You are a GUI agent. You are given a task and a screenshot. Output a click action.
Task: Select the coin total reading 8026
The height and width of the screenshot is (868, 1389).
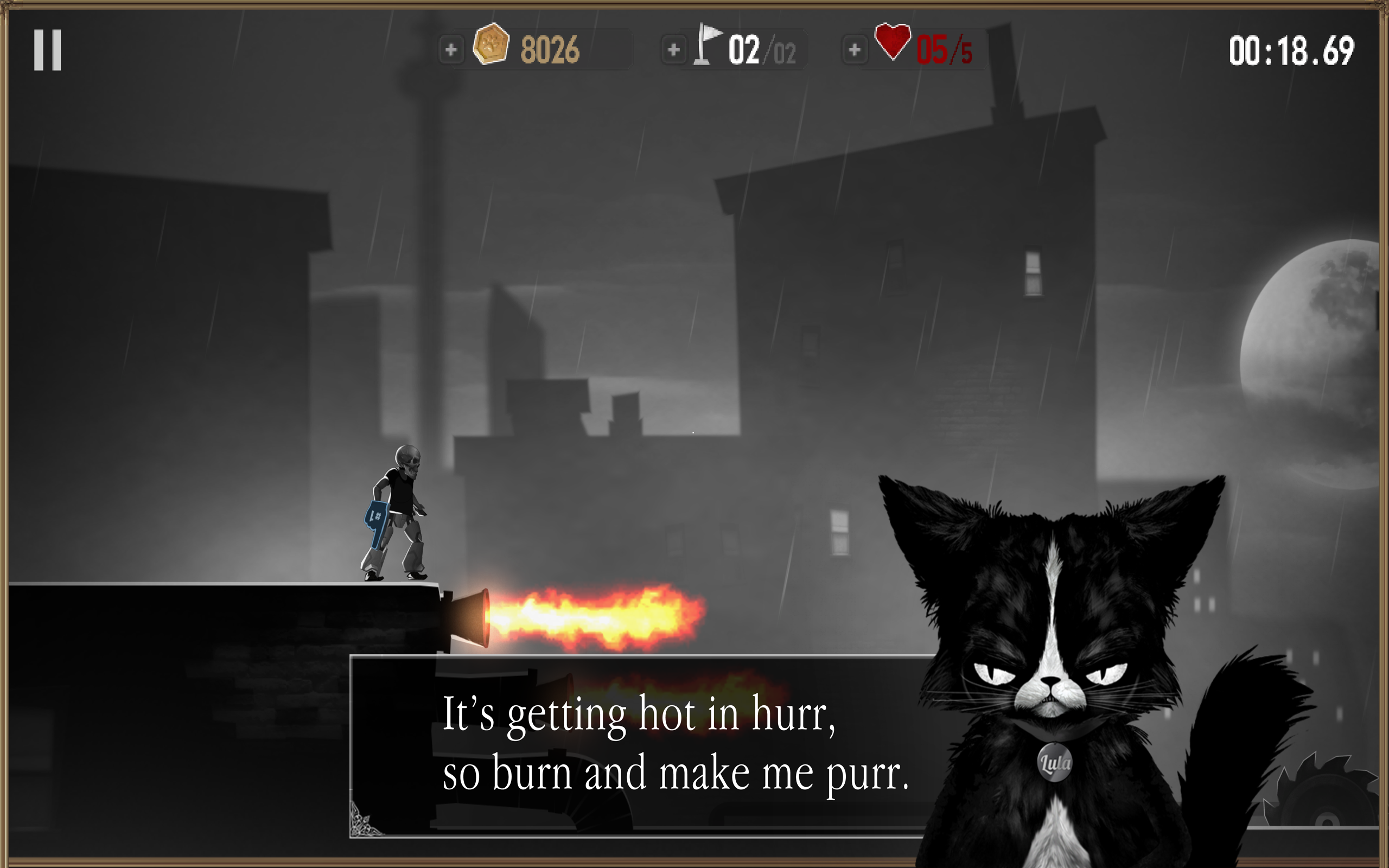tap(551, 49)
